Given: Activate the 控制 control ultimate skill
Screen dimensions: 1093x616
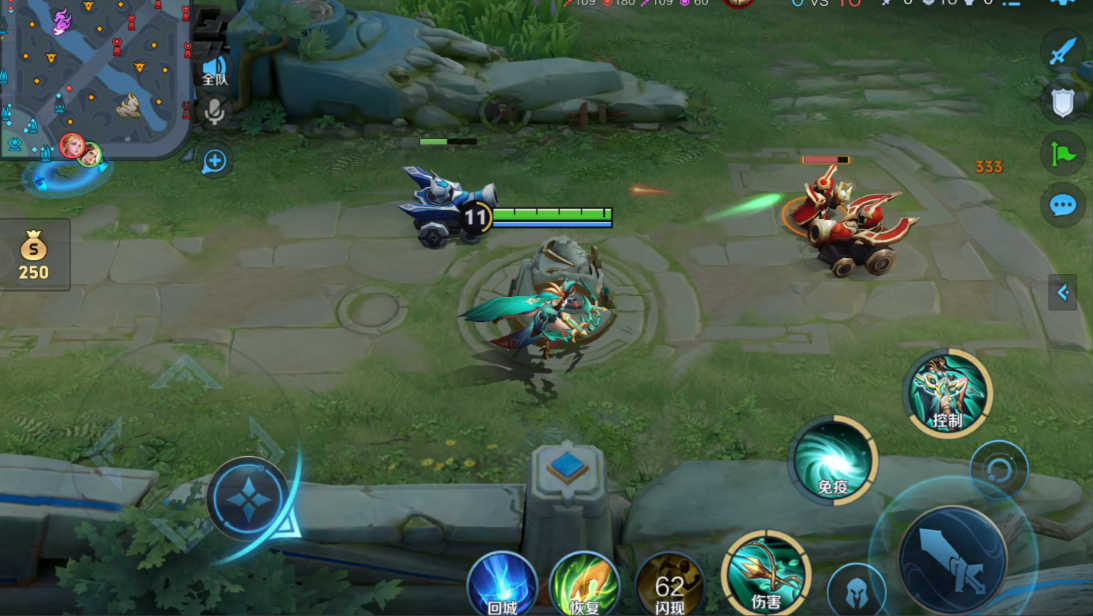Looking at the screenshot, I should pyautogui.click(x=947, y=393).
